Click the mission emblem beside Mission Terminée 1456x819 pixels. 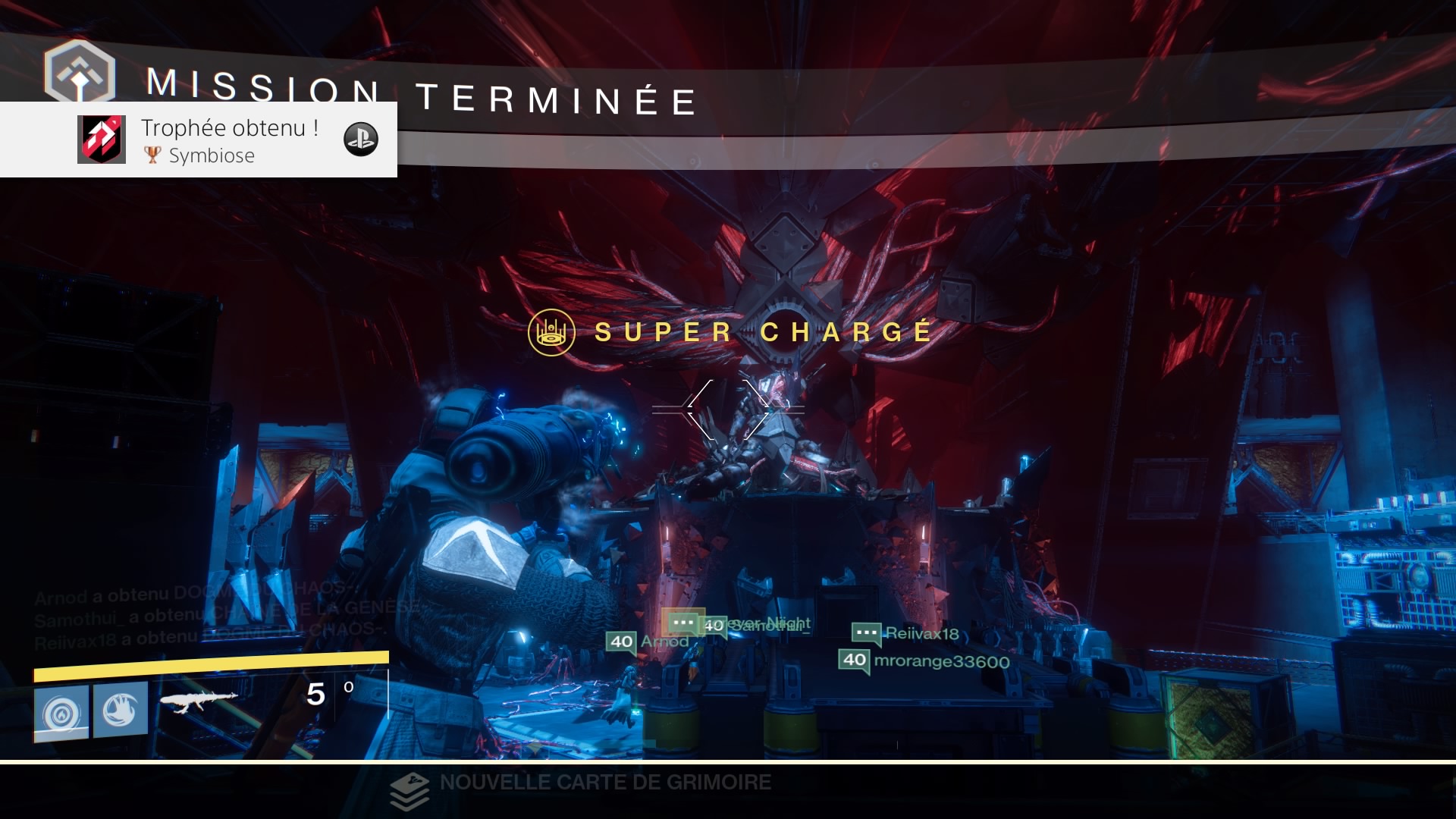80,72
